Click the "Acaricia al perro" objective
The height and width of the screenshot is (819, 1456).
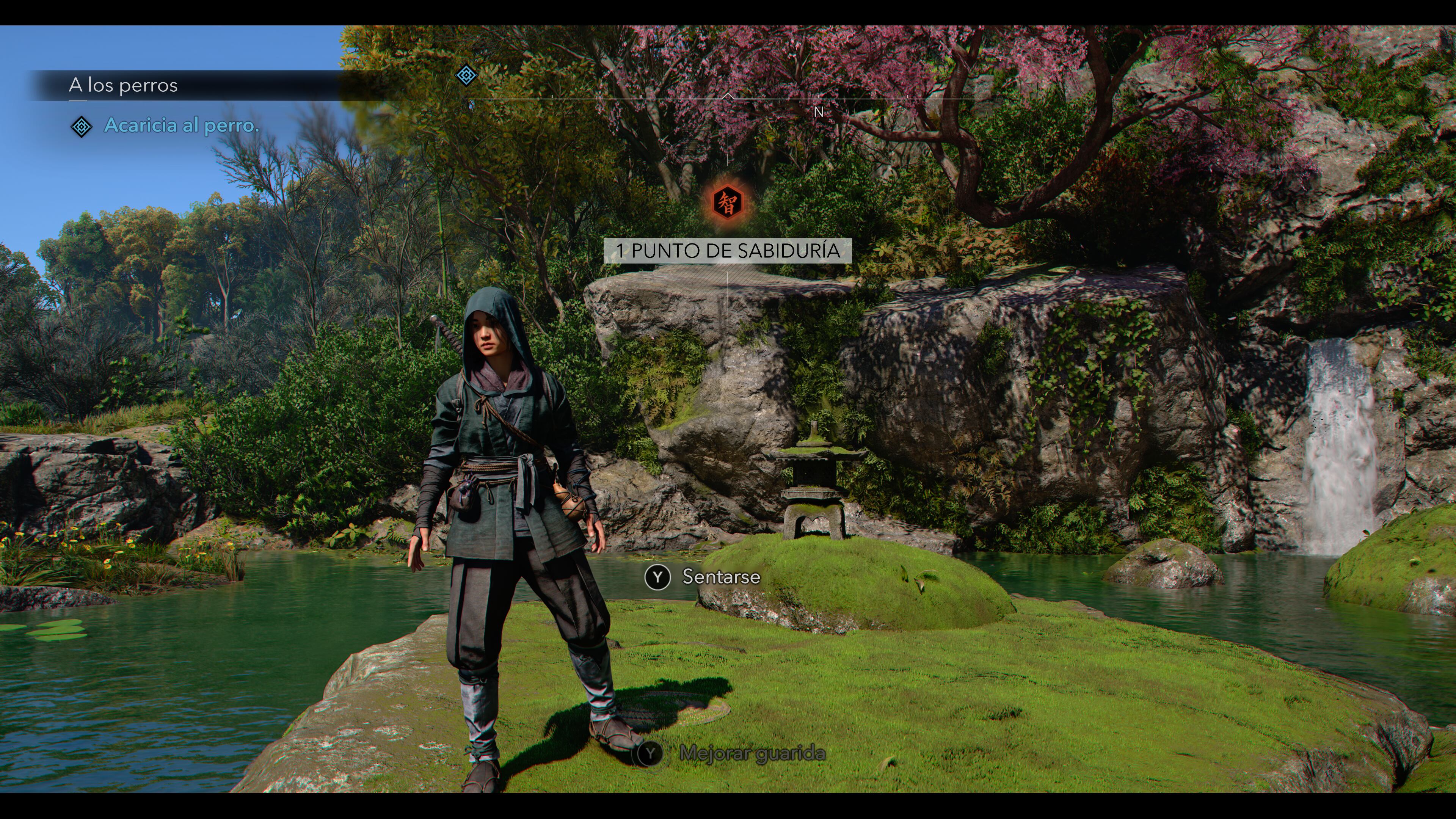pyautogui.click(x=182, y=126)
